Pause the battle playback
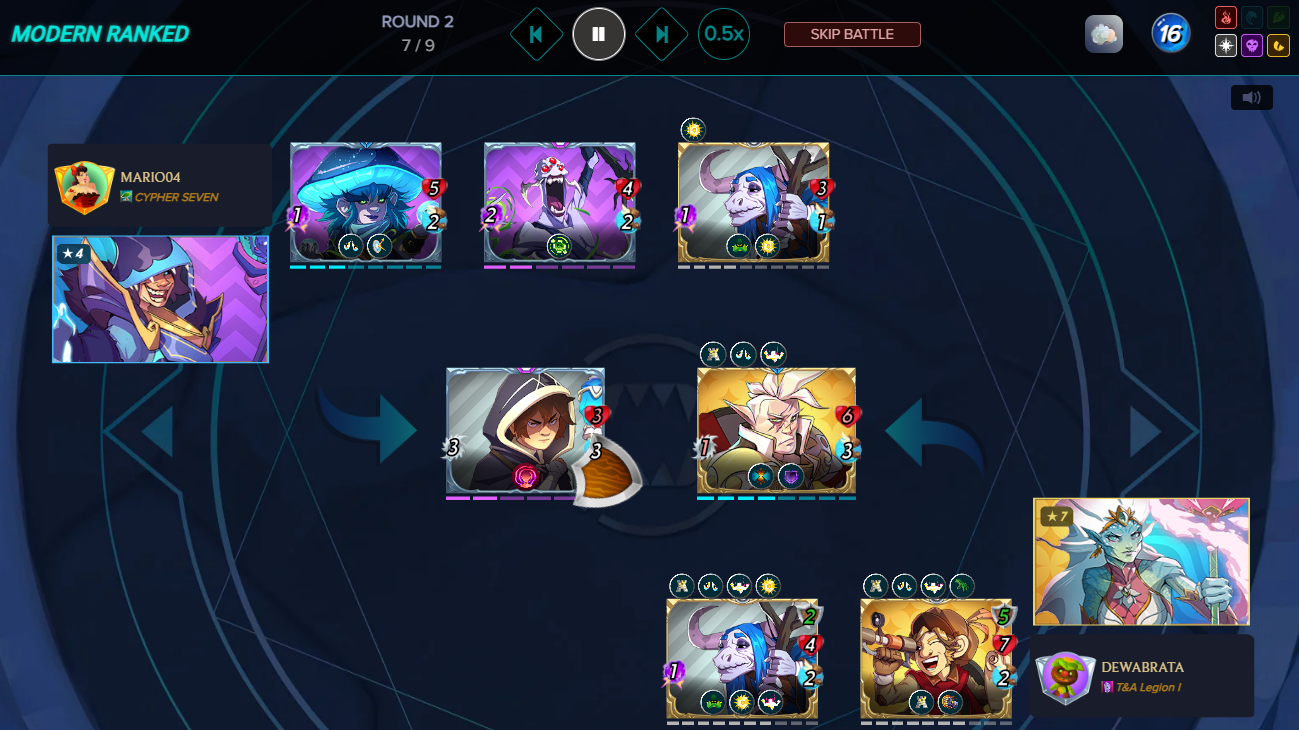 click(598, 34)
